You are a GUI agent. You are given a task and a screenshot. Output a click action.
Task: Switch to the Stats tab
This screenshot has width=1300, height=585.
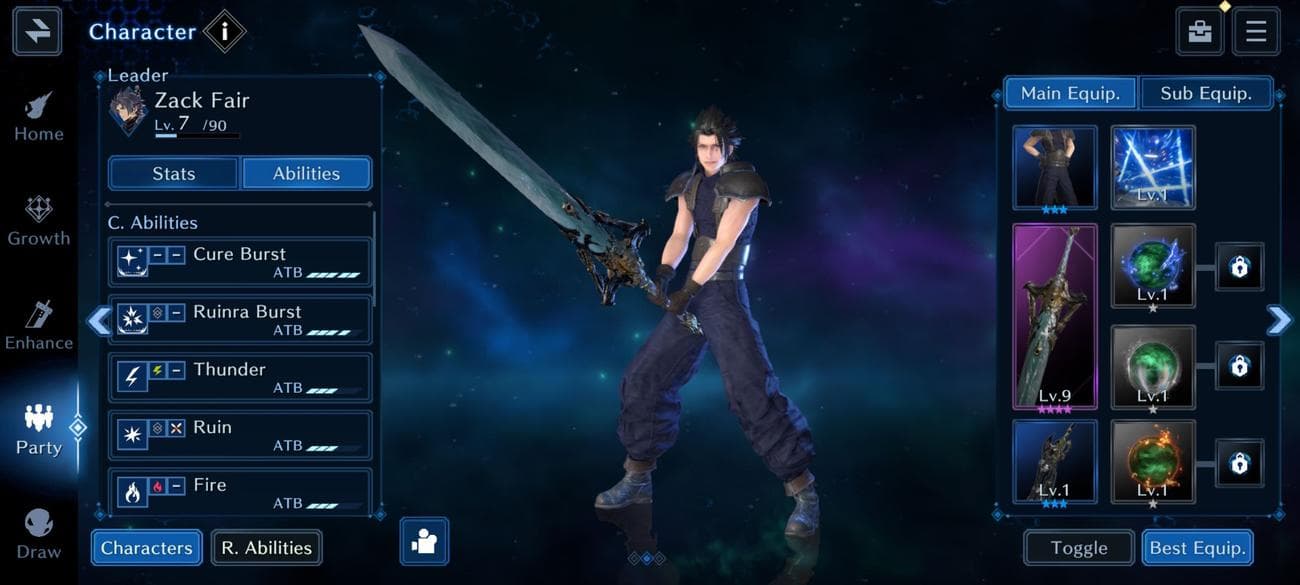174,173
